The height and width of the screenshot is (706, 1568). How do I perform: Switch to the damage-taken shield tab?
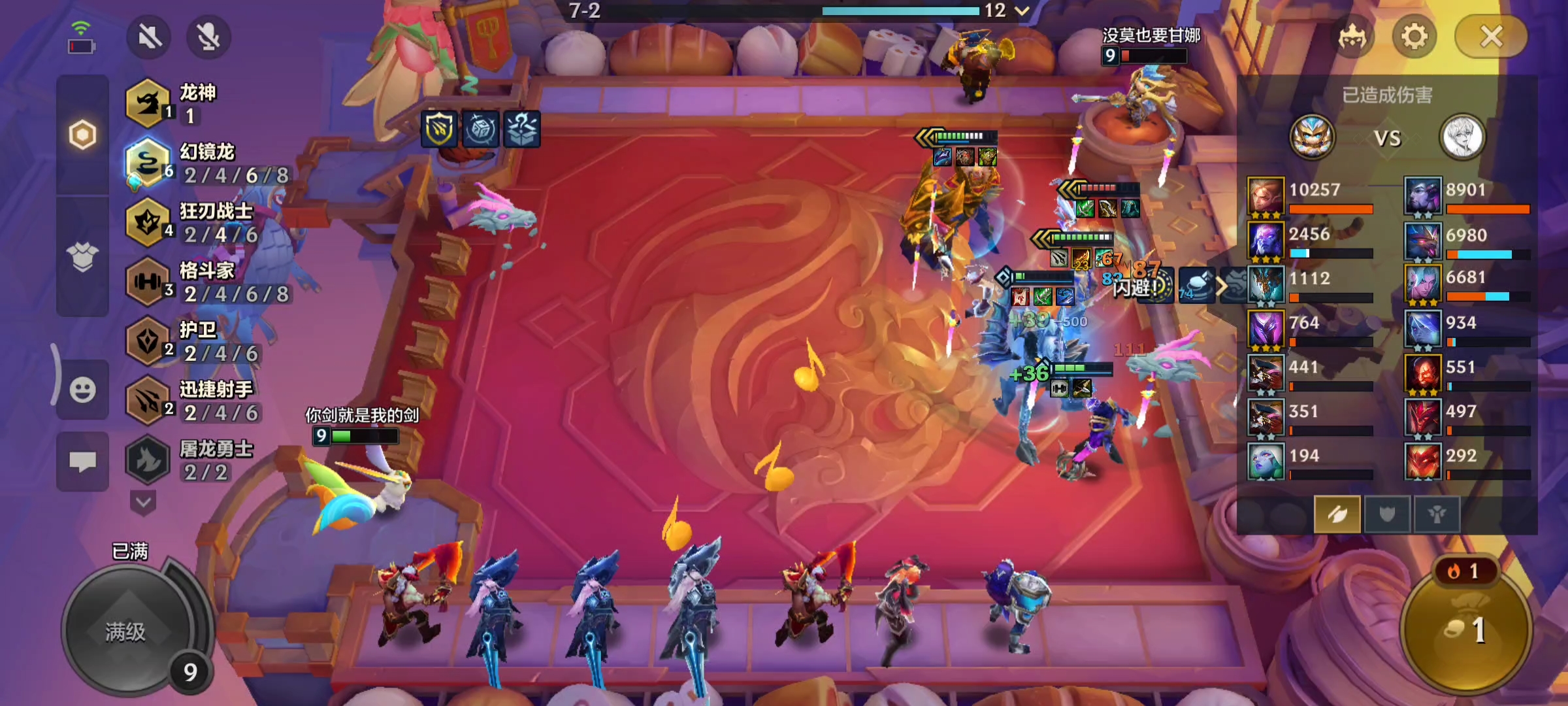[1387, 514]
